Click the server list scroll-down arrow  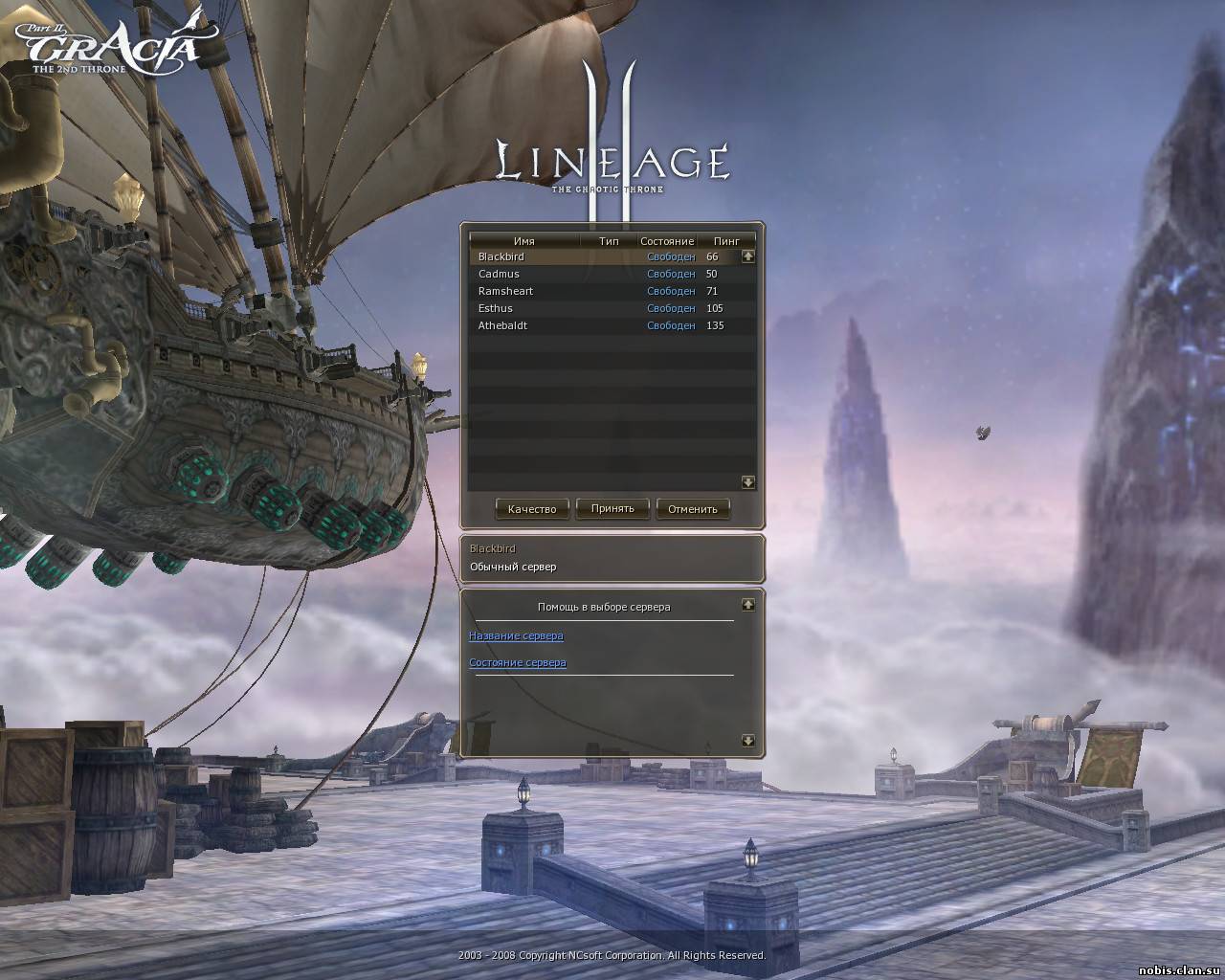tap(748, 482)
